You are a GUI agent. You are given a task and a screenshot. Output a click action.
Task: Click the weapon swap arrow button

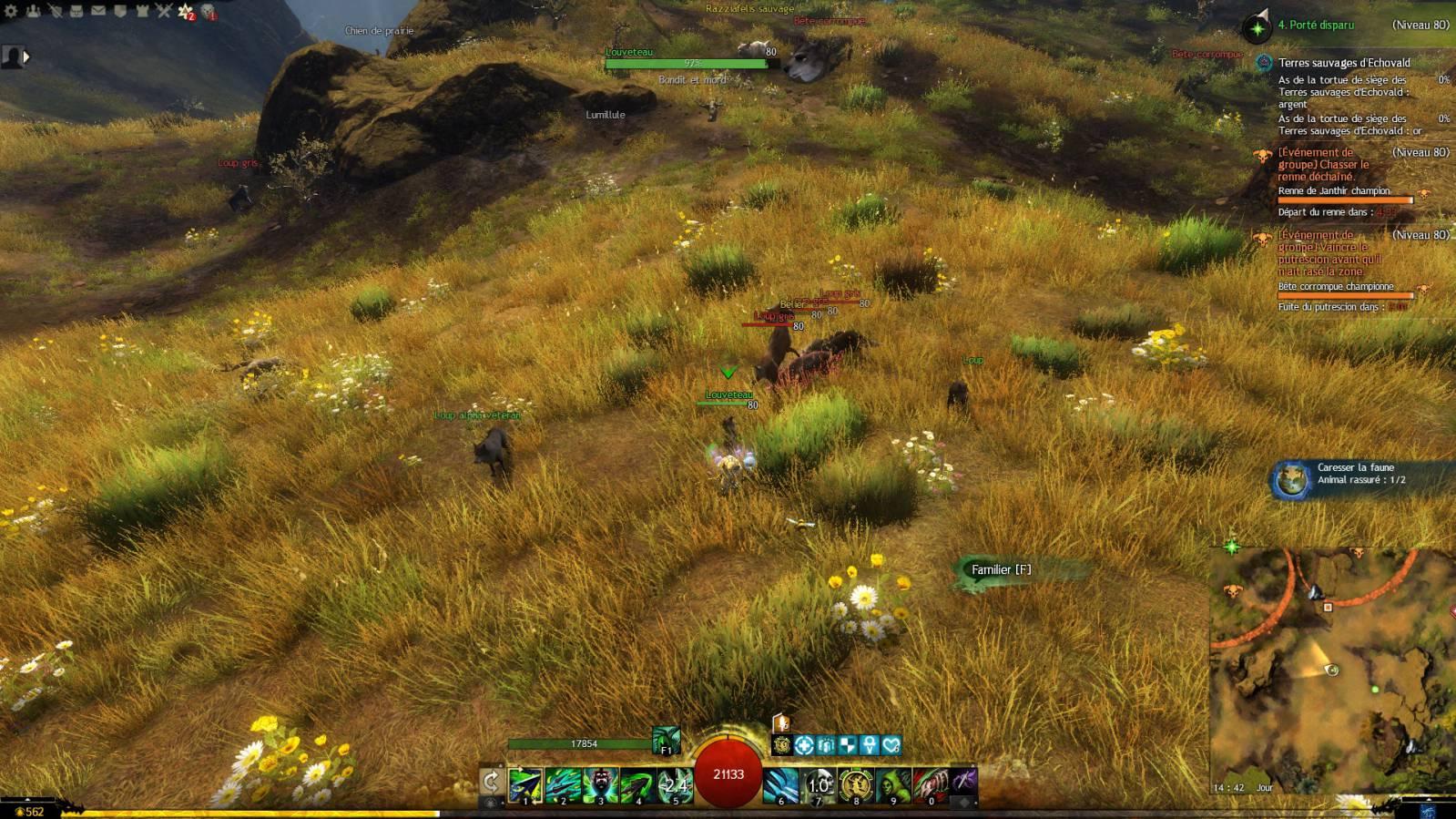(491, 782)
